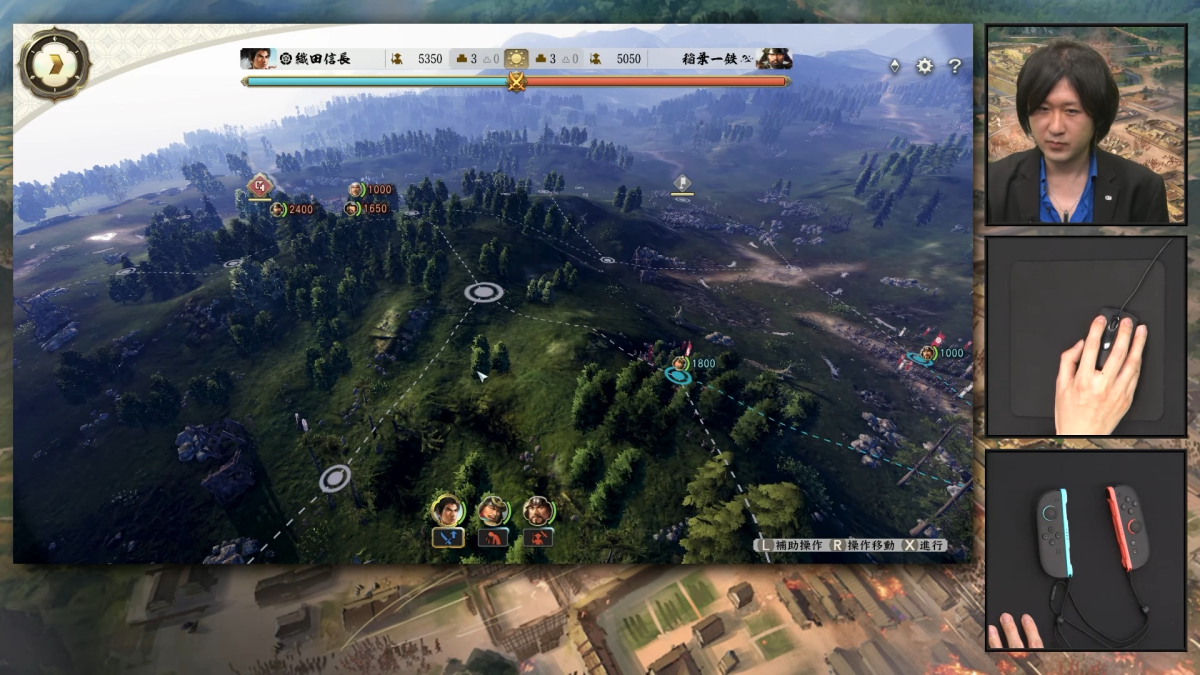Viewport: 1200px width, 675px height.
Task: Select Oda Nobunaga's commander portrait
Action: pyautogui.click(x=258, y=59)
